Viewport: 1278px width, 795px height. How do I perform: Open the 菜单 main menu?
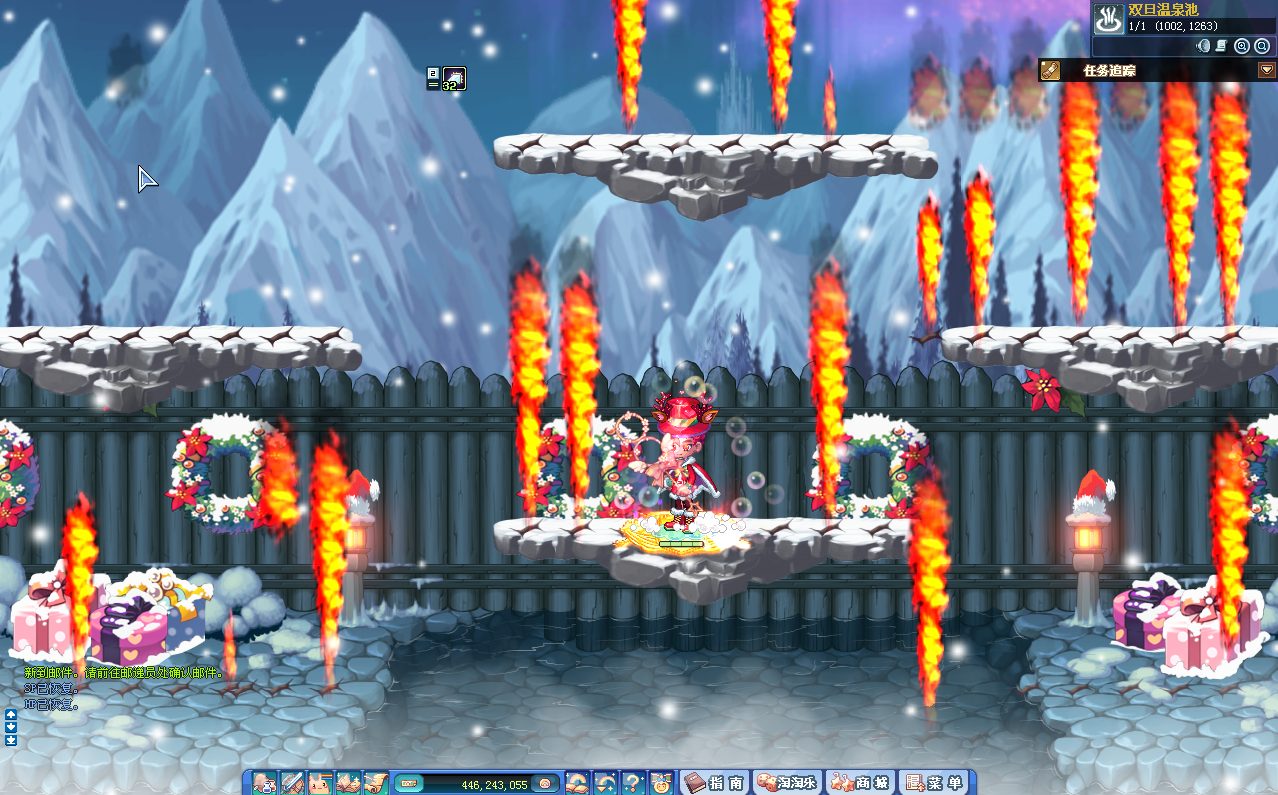coord(934,783)
